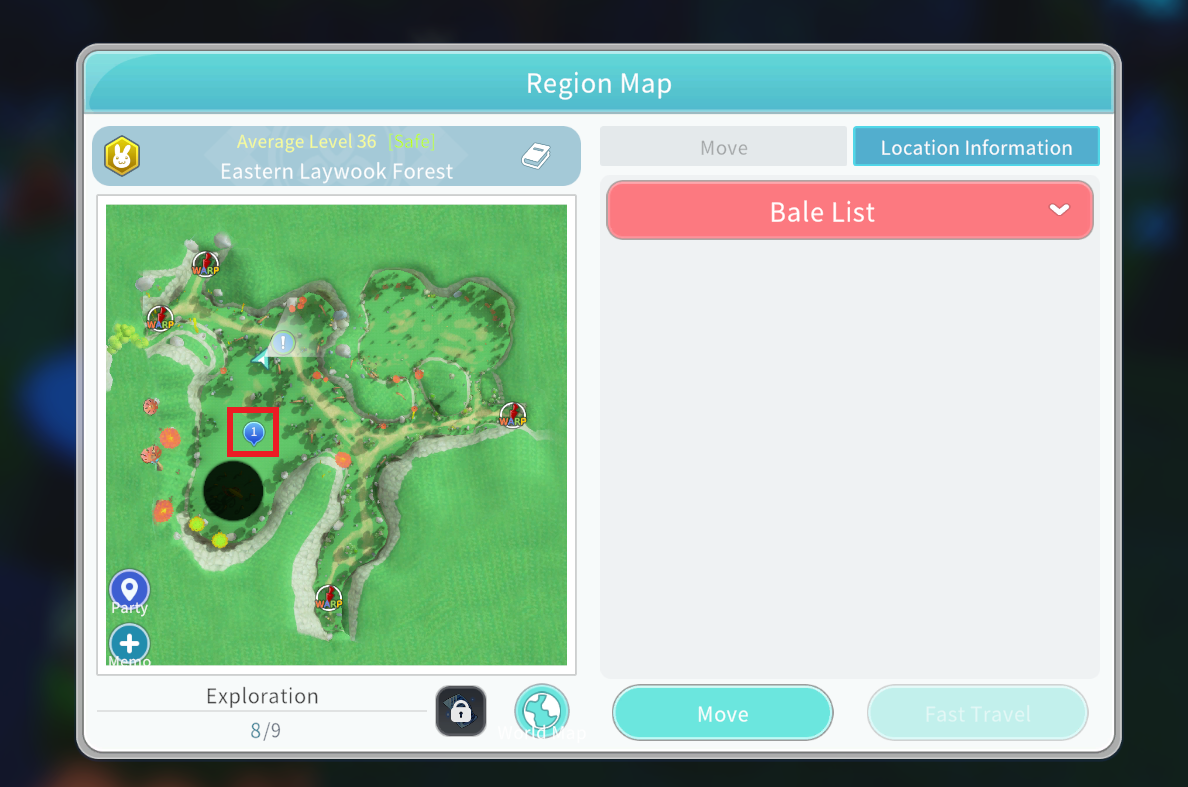Use the Fast Travel button
This screenshot has width=1188, height=787.
pos(977,713)
